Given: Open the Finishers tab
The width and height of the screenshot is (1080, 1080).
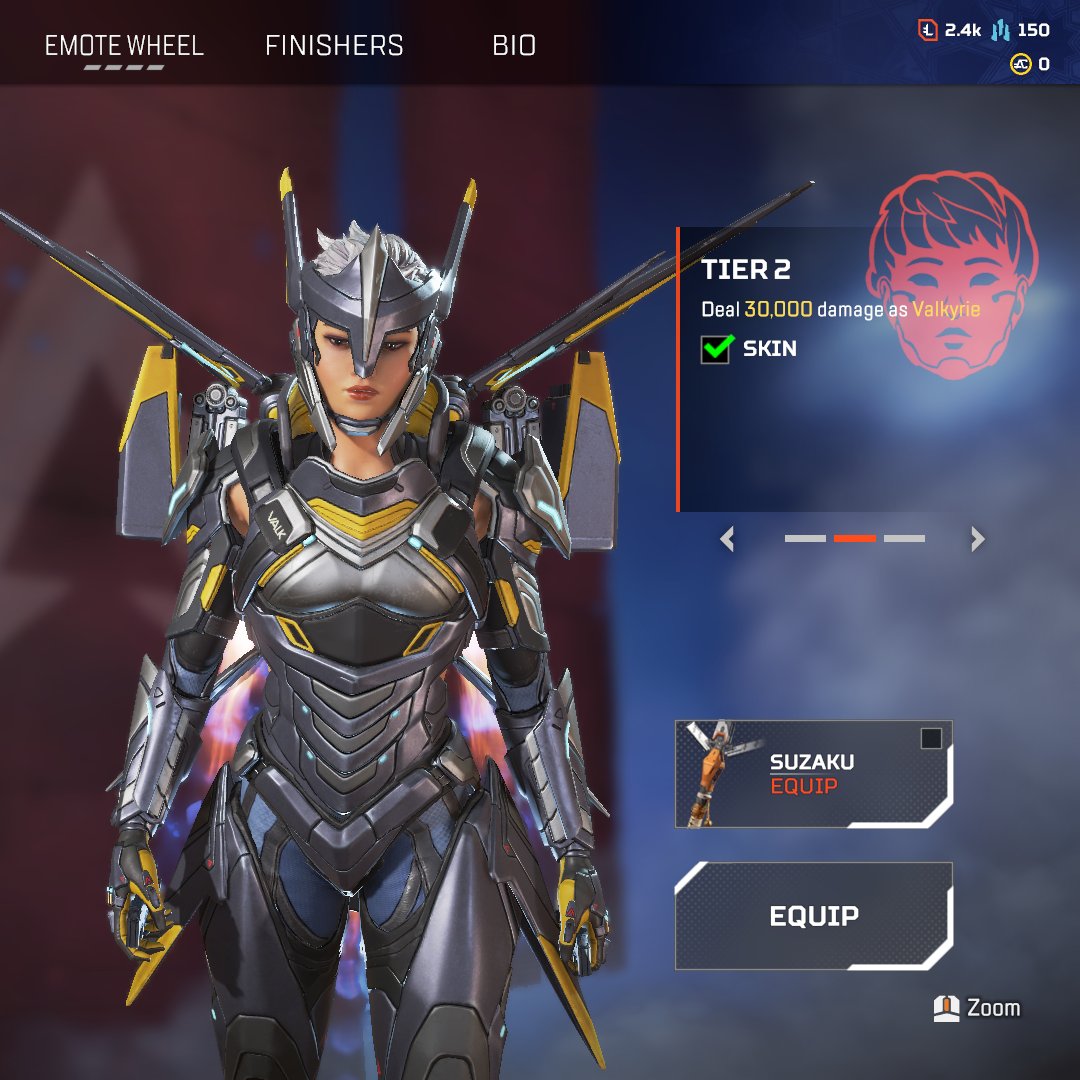Looking at the screenshot, I should coord(334,46).
